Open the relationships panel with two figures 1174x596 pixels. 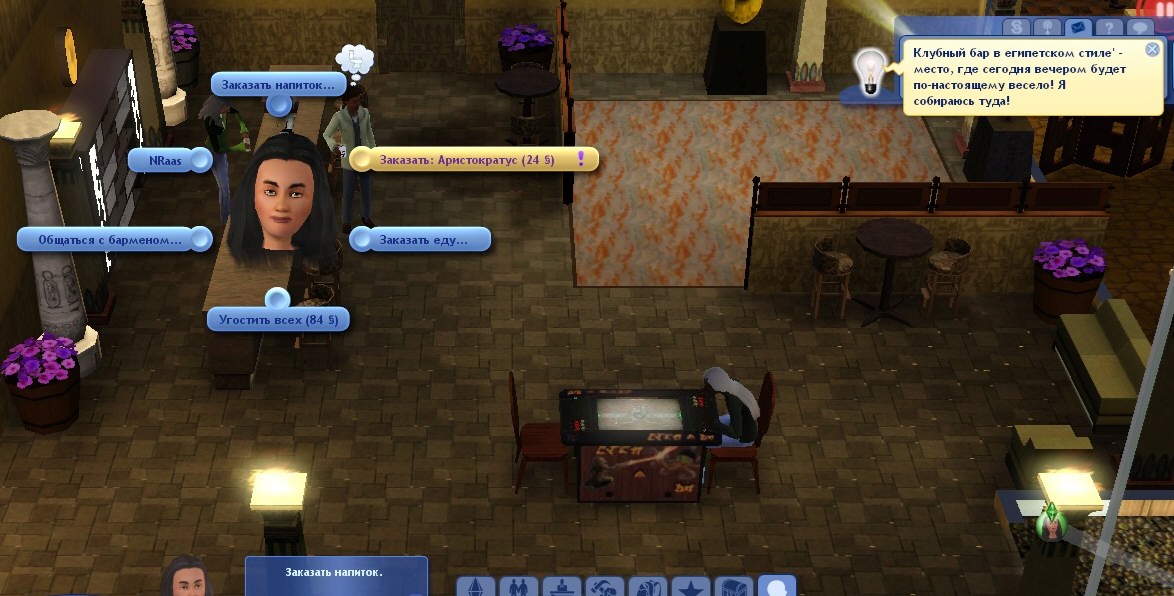519,588
